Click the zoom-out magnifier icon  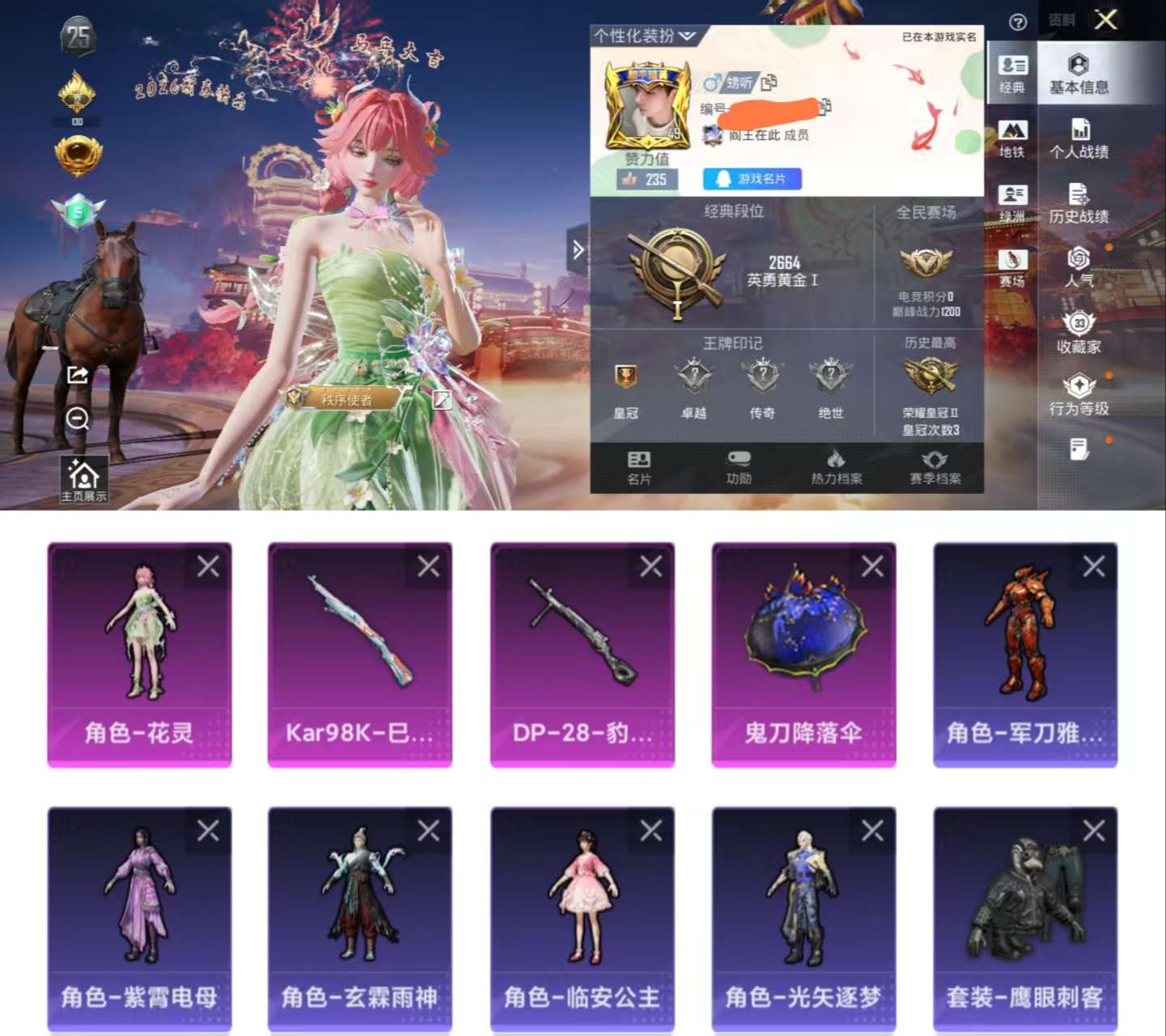pyautogui.click(x=78, y=419)
